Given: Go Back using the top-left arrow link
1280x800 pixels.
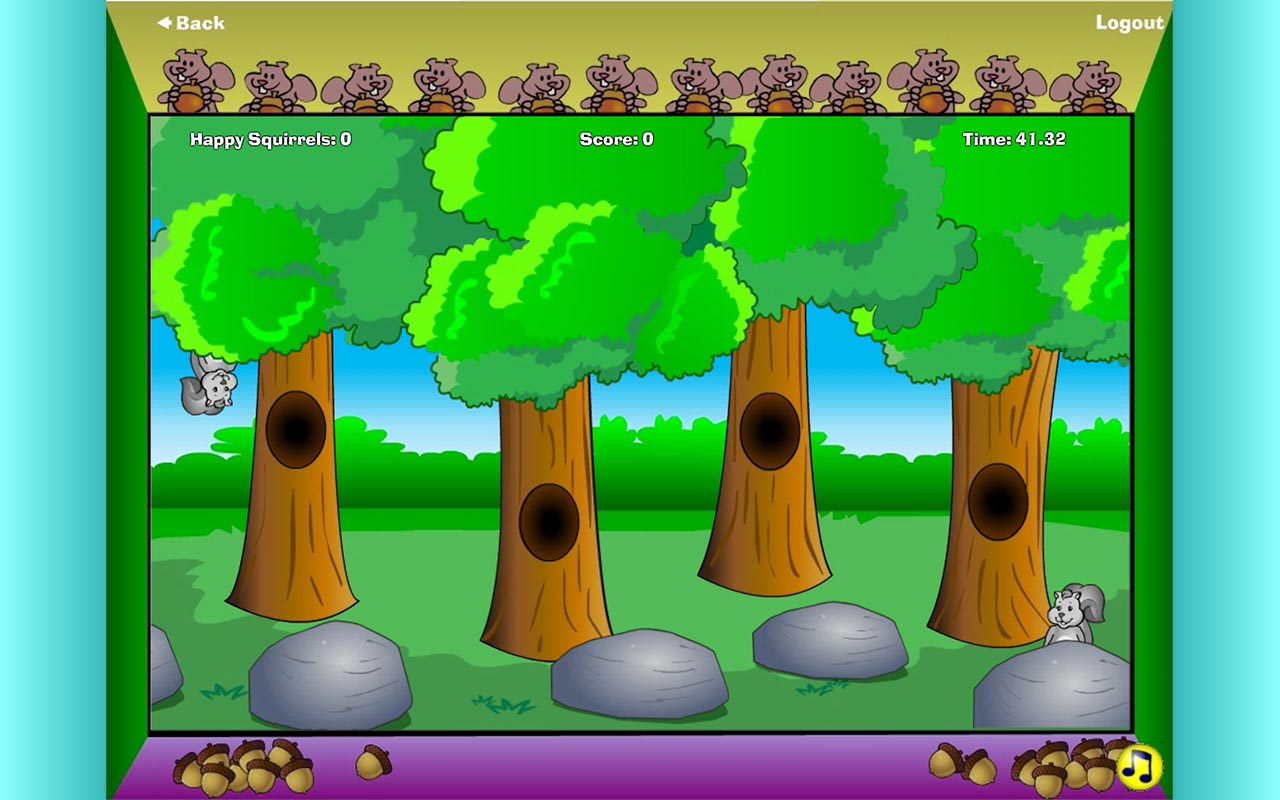Looking at the screenshot, I should (x=190, y=22).
